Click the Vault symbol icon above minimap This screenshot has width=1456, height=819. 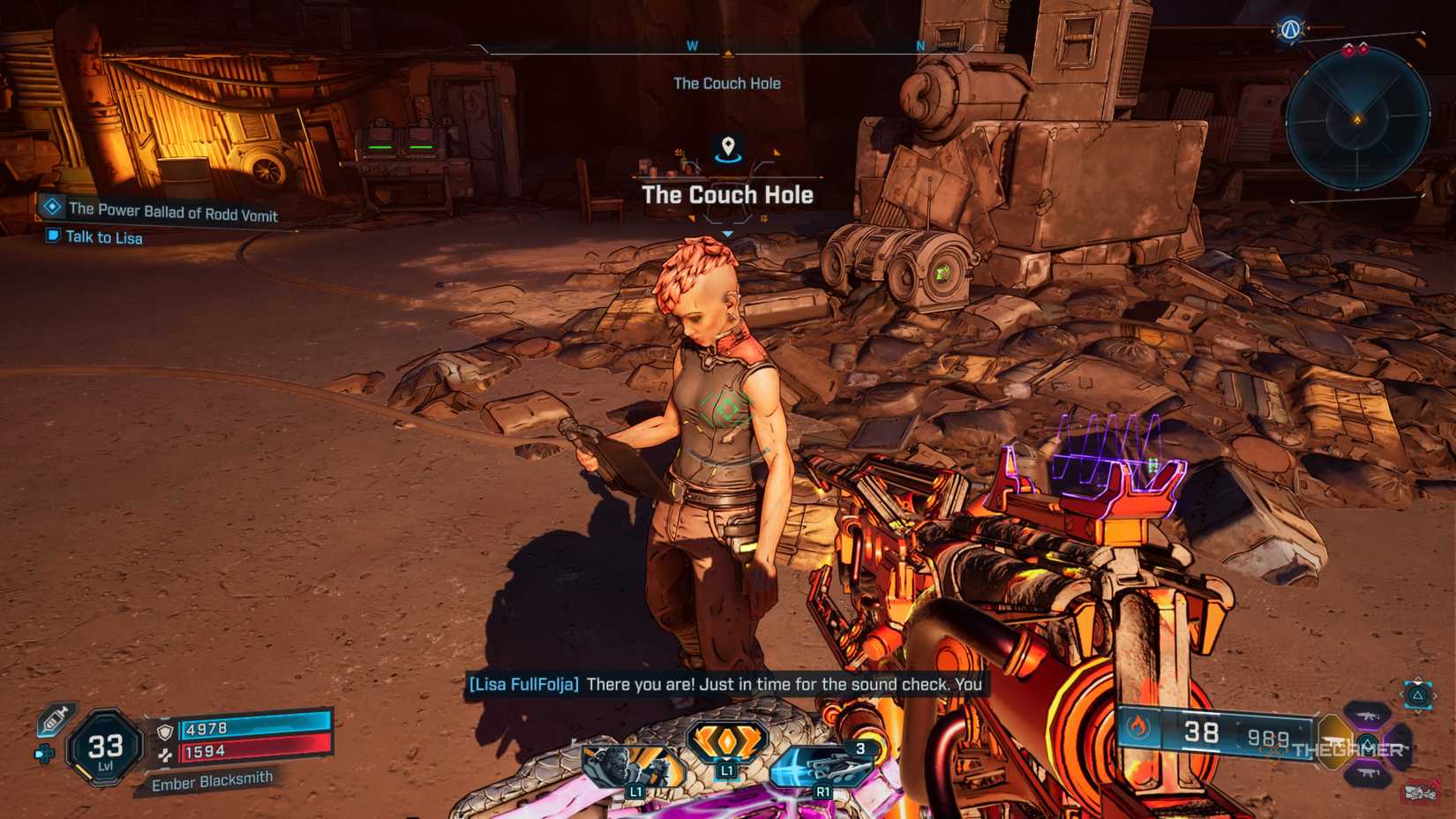coord(1290,30)
